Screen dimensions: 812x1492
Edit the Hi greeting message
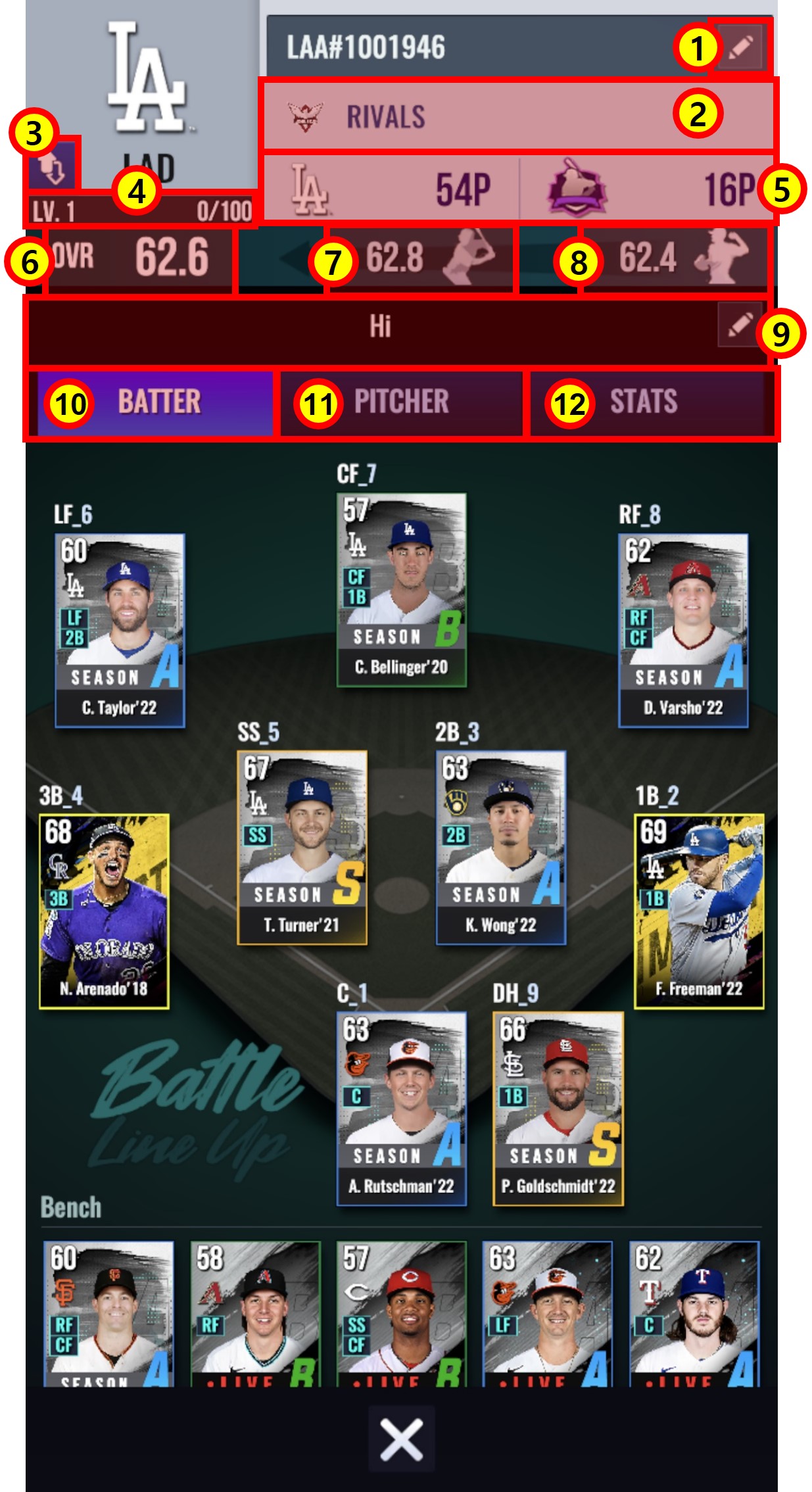[740, 324]
